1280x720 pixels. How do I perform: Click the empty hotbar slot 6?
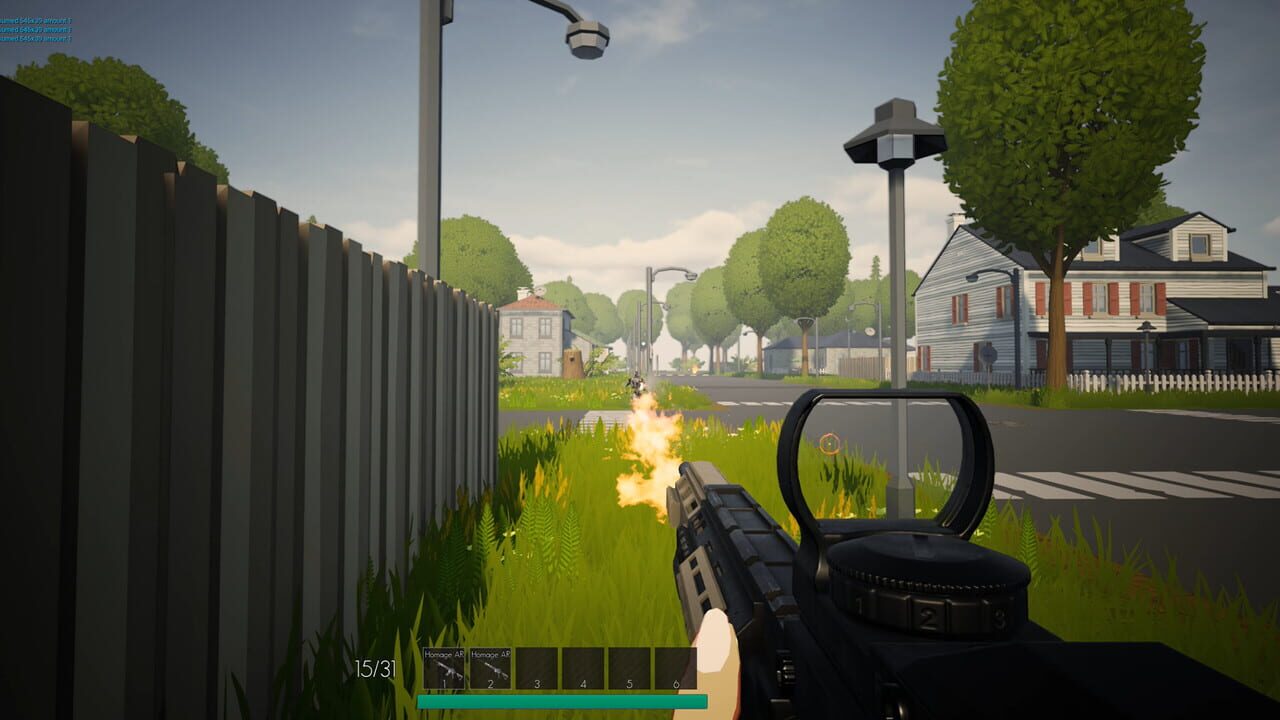676,667
